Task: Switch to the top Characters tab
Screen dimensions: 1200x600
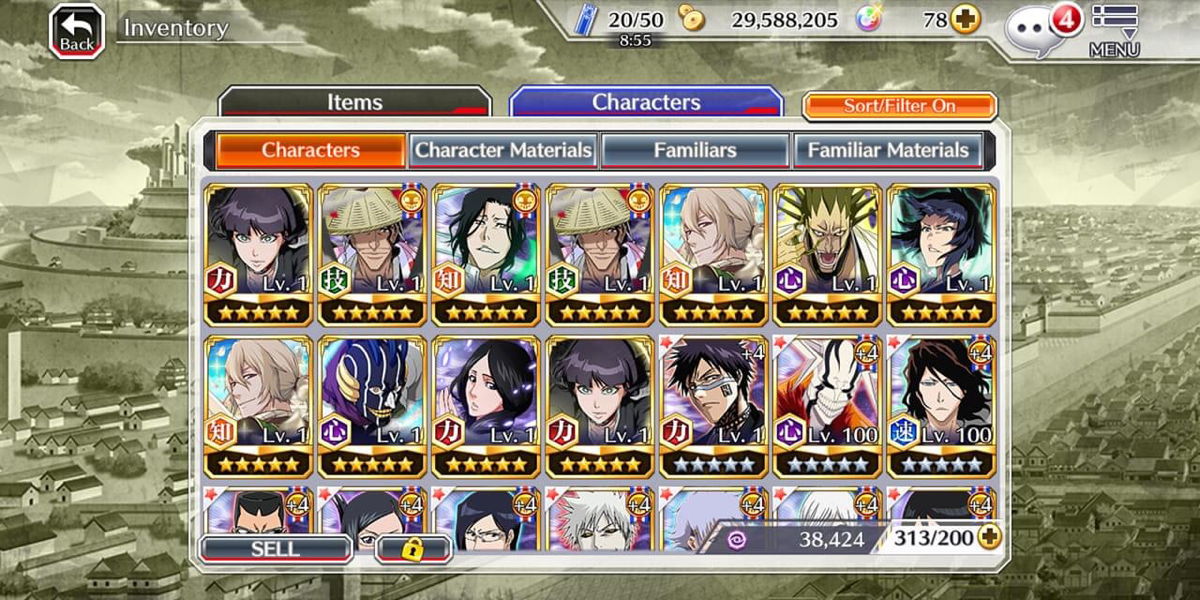Action: [646, 102]
